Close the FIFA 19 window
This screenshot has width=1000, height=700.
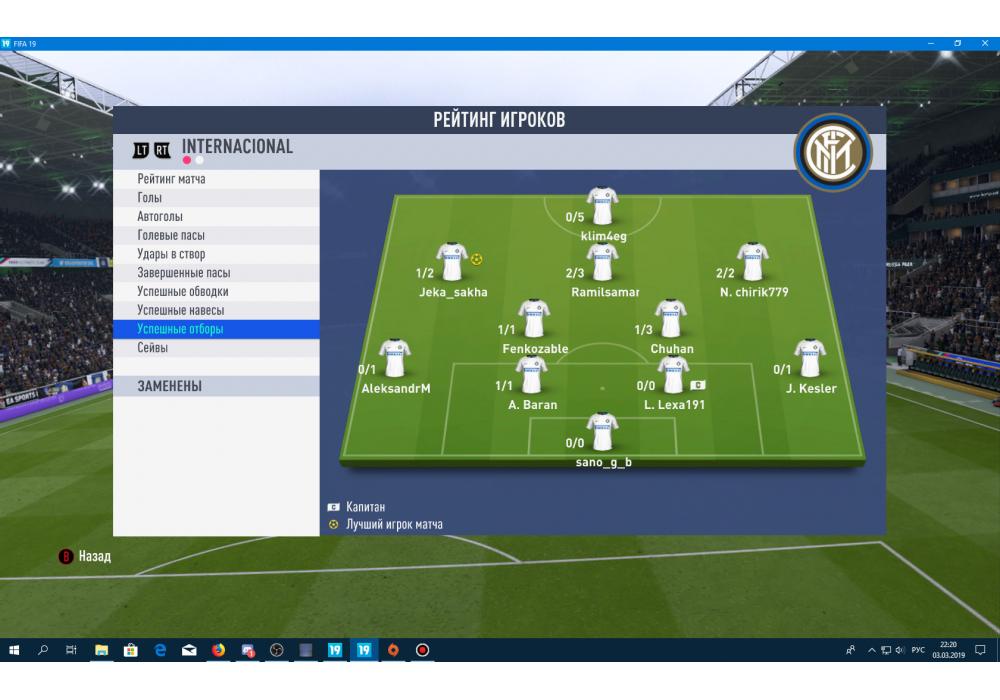983,43
